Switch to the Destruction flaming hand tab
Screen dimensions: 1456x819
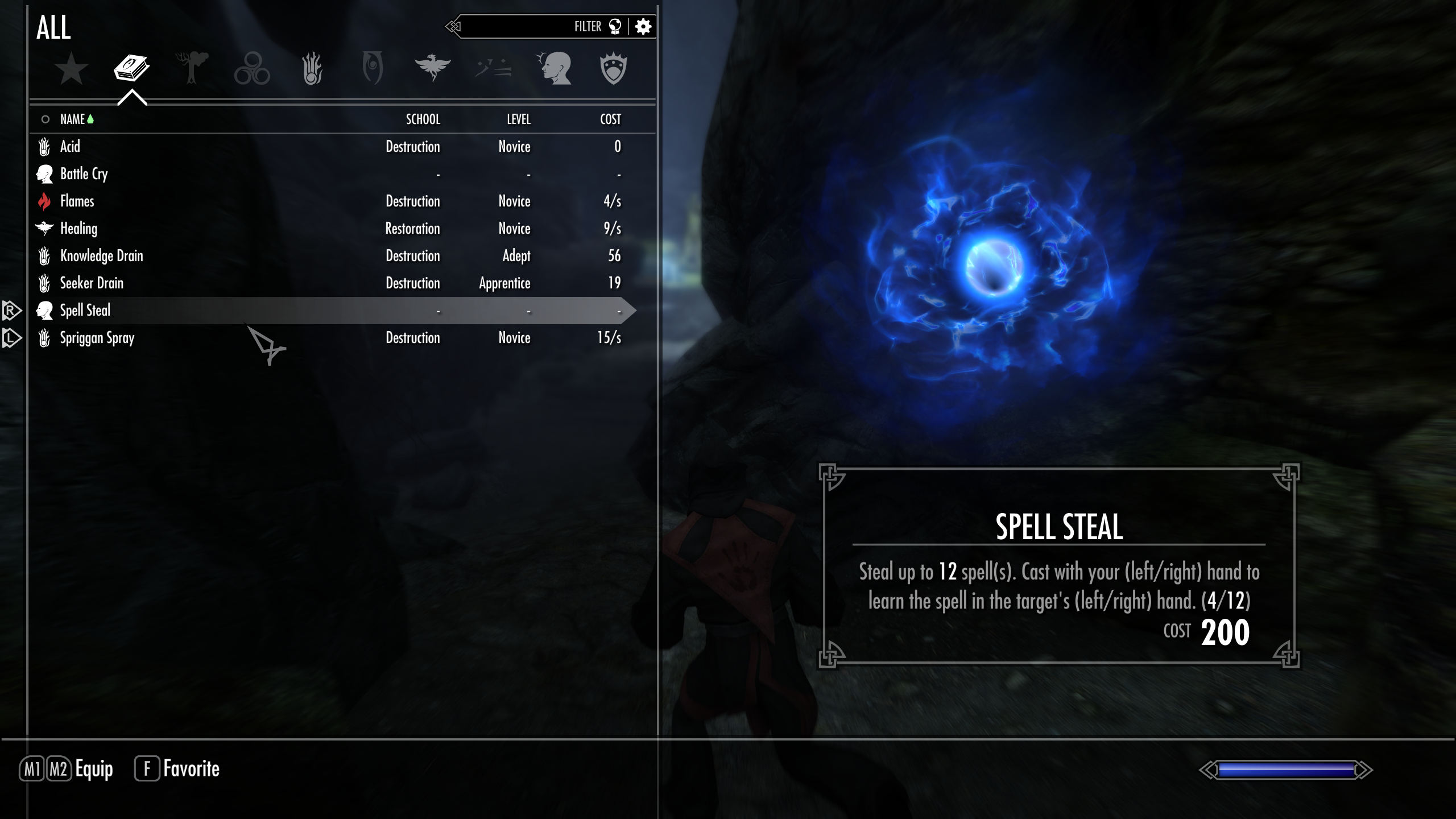(x=312, y=69)
